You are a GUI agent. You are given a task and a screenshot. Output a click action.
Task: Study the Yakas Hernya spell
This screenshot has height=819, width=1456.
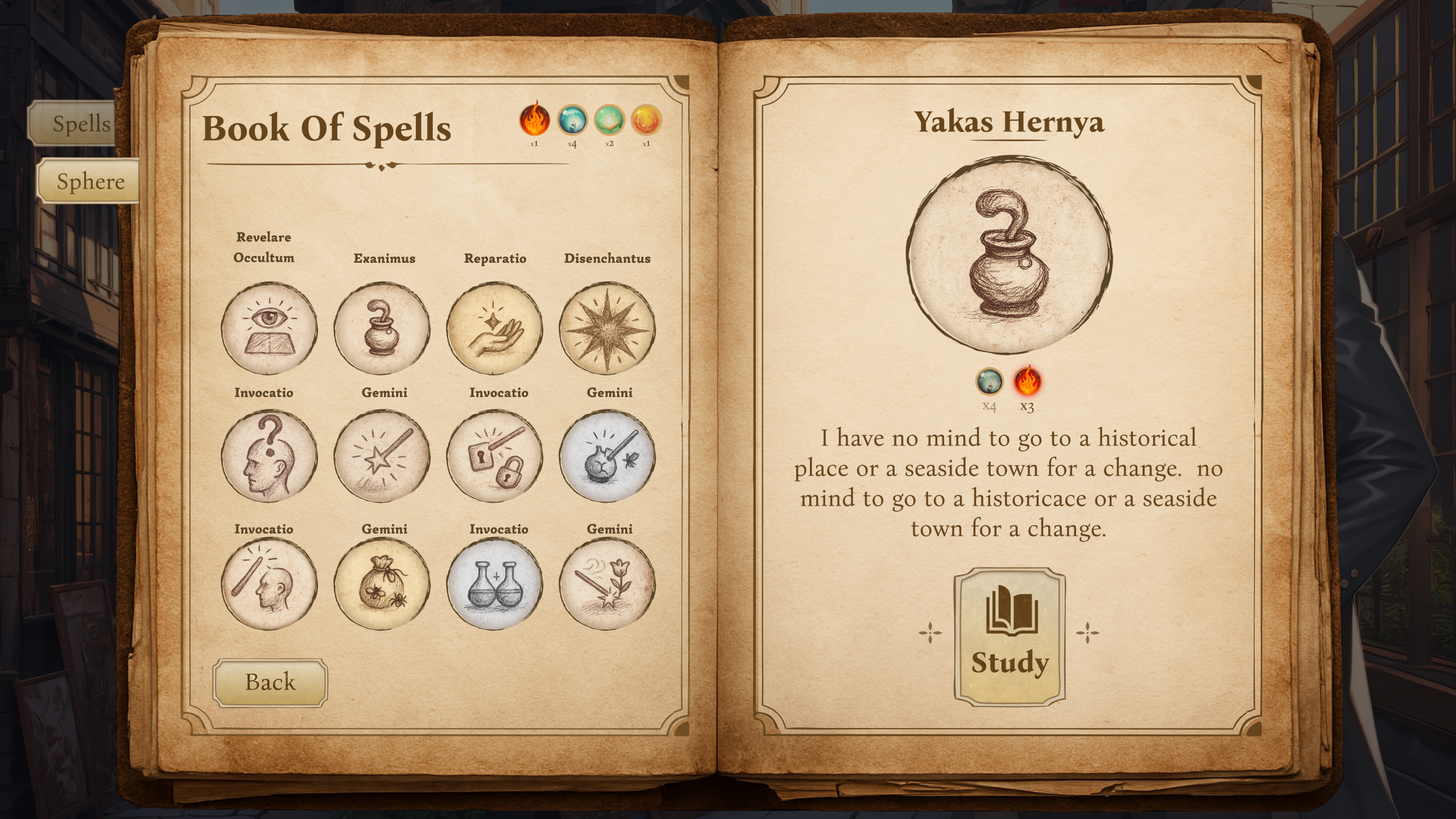(x=1009, y=637)
